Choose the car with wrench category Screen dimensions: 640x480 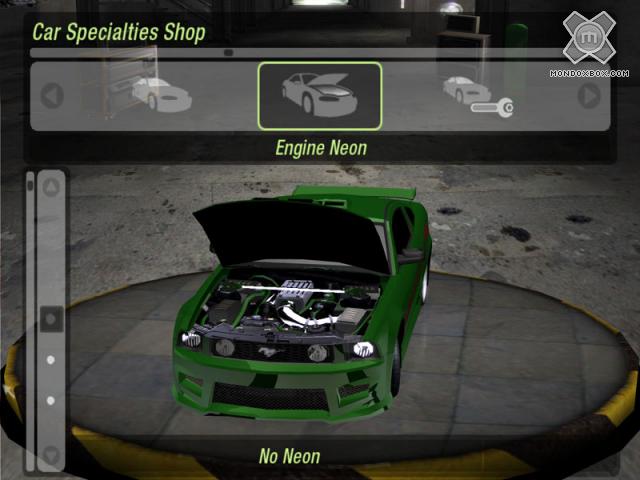click(476, 94)
